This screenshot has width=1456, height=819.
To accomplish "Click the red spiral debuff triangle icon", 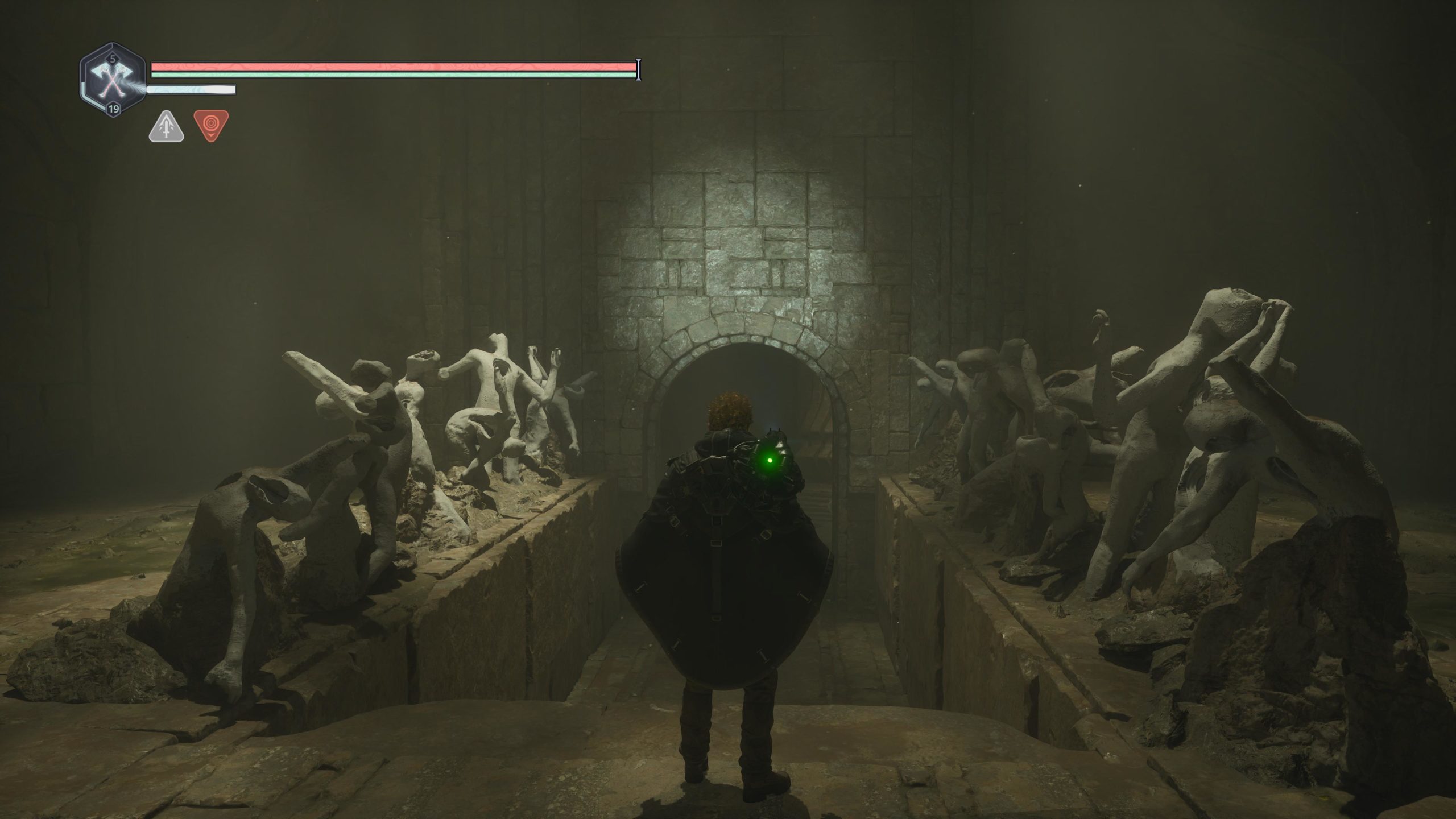I will tap(211, 125).
